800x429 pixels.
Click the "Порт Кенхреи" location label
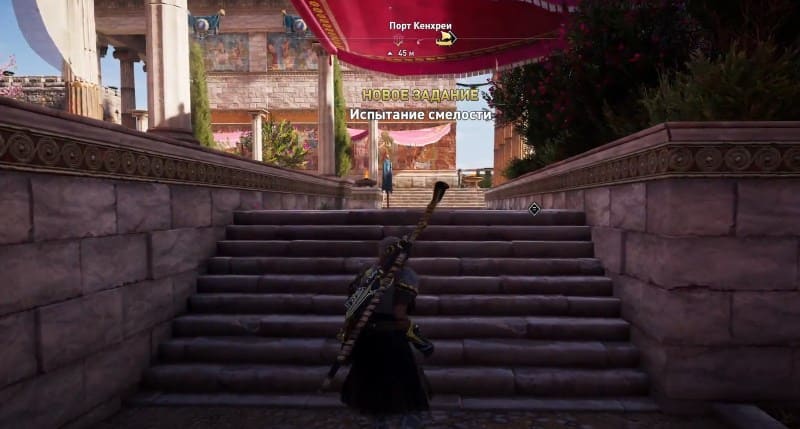click(420, 26)
